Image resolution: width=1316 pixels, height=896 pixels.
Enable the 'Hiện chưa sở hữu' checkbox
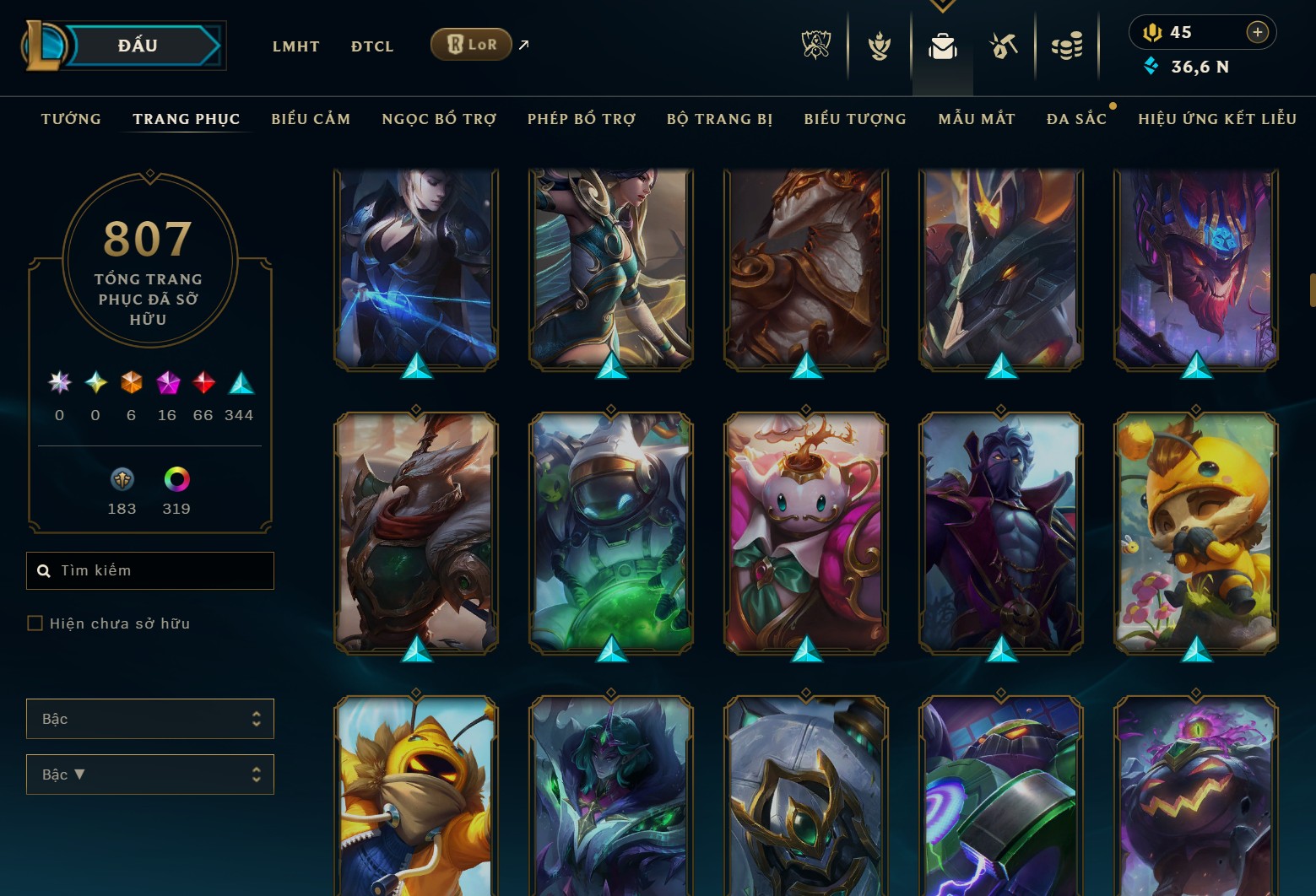point(35,623)
